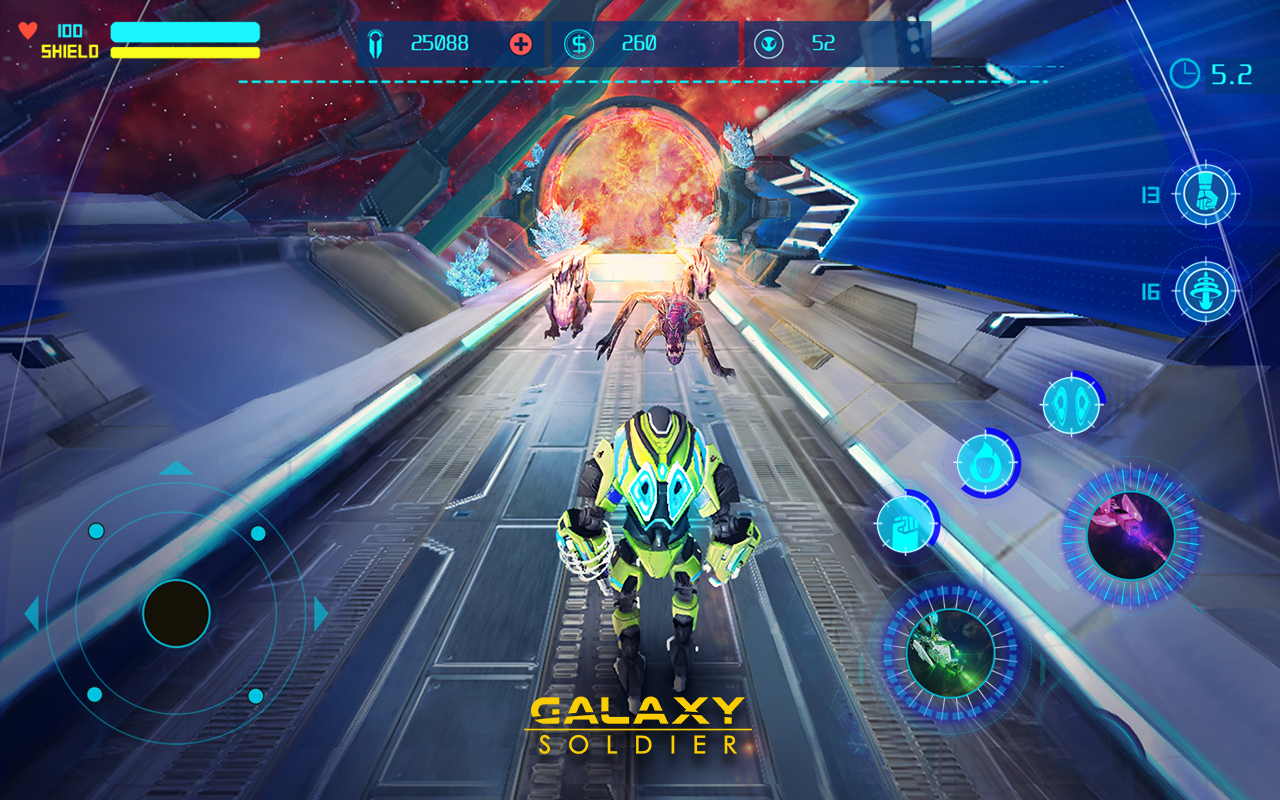1280x800 pixels.
Task: Tap the dollar coin currency icon
Action: (x=577, y=44)
